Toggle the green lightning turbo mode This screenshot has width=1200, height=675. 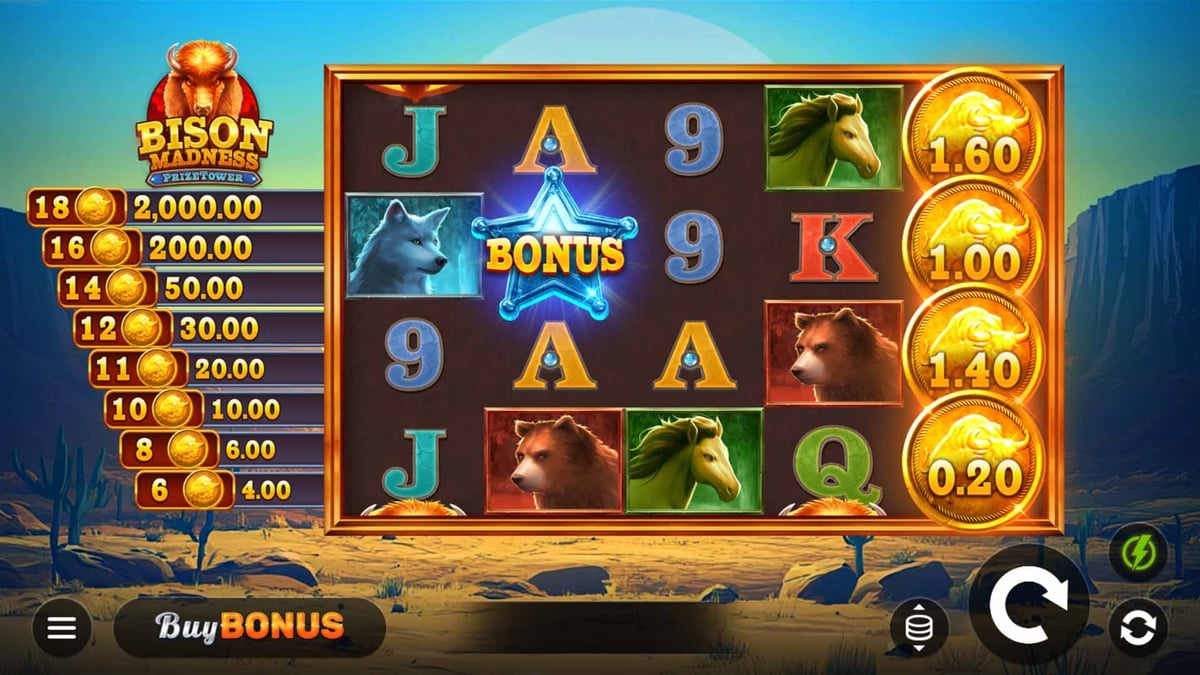[1138, 552]
